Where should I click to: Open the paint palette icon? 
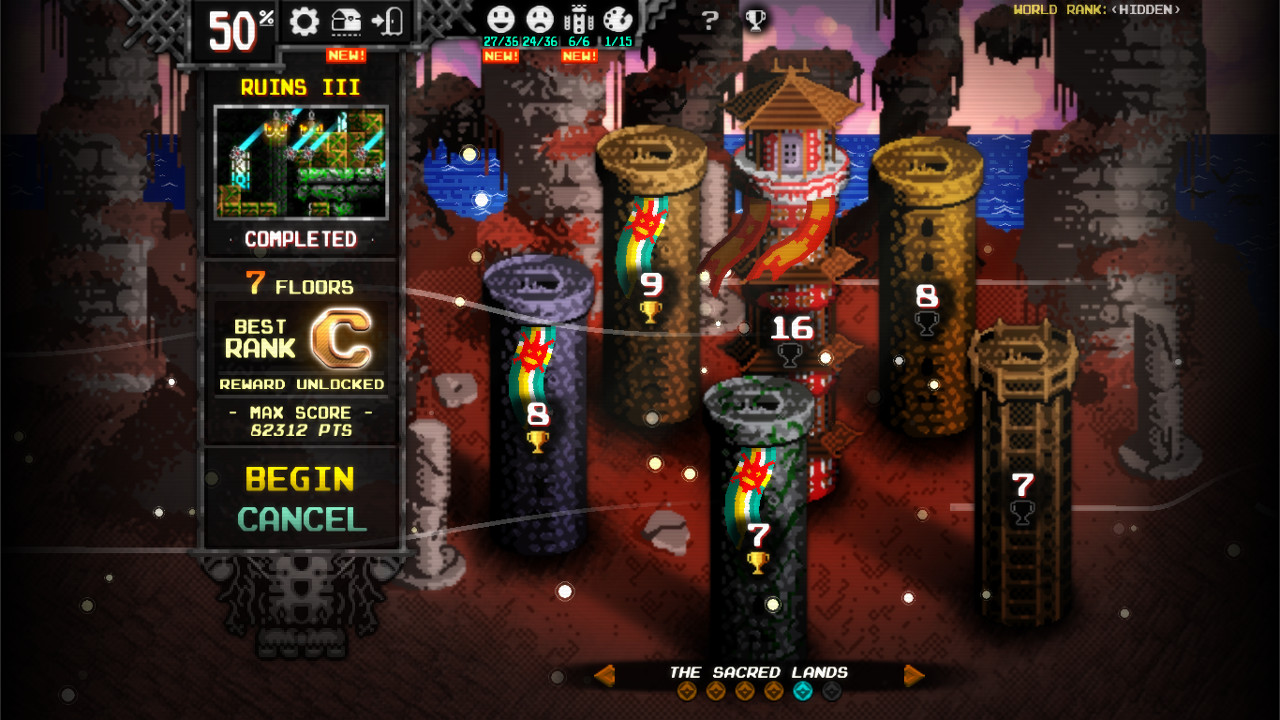pos(618,20)
